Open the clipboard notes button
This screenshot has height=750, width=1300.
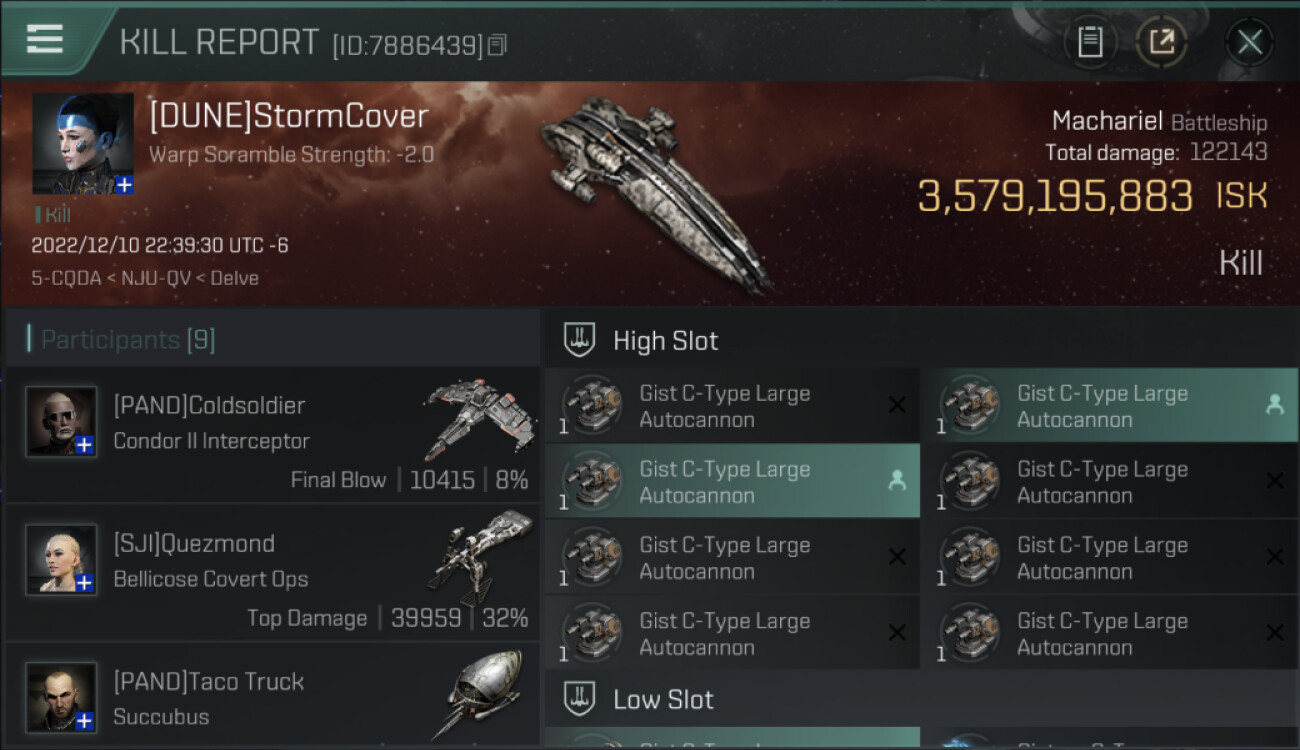pyautogui.click(x=1090, y=42)
